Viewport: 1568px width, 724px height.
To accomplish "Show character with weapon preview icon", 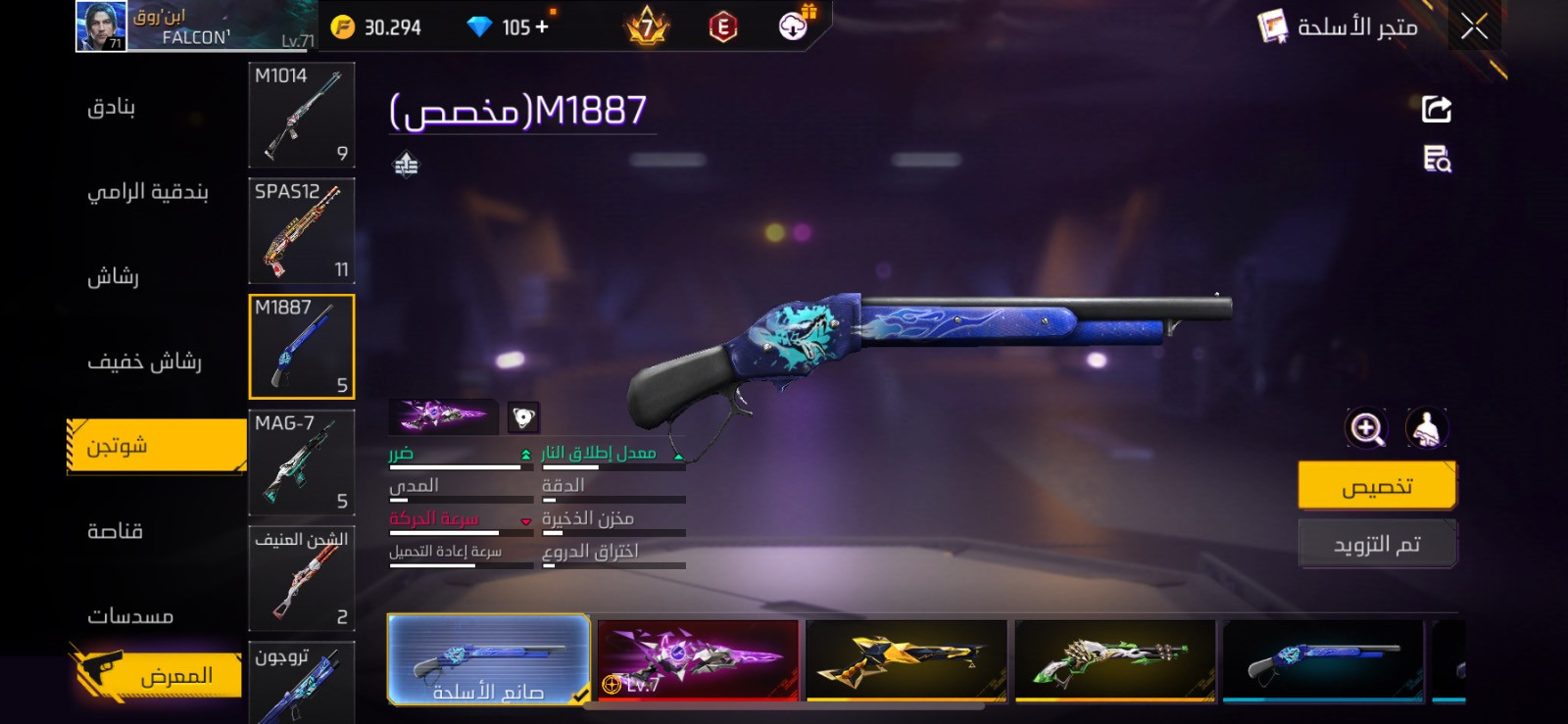I will tap(1427, 428).
